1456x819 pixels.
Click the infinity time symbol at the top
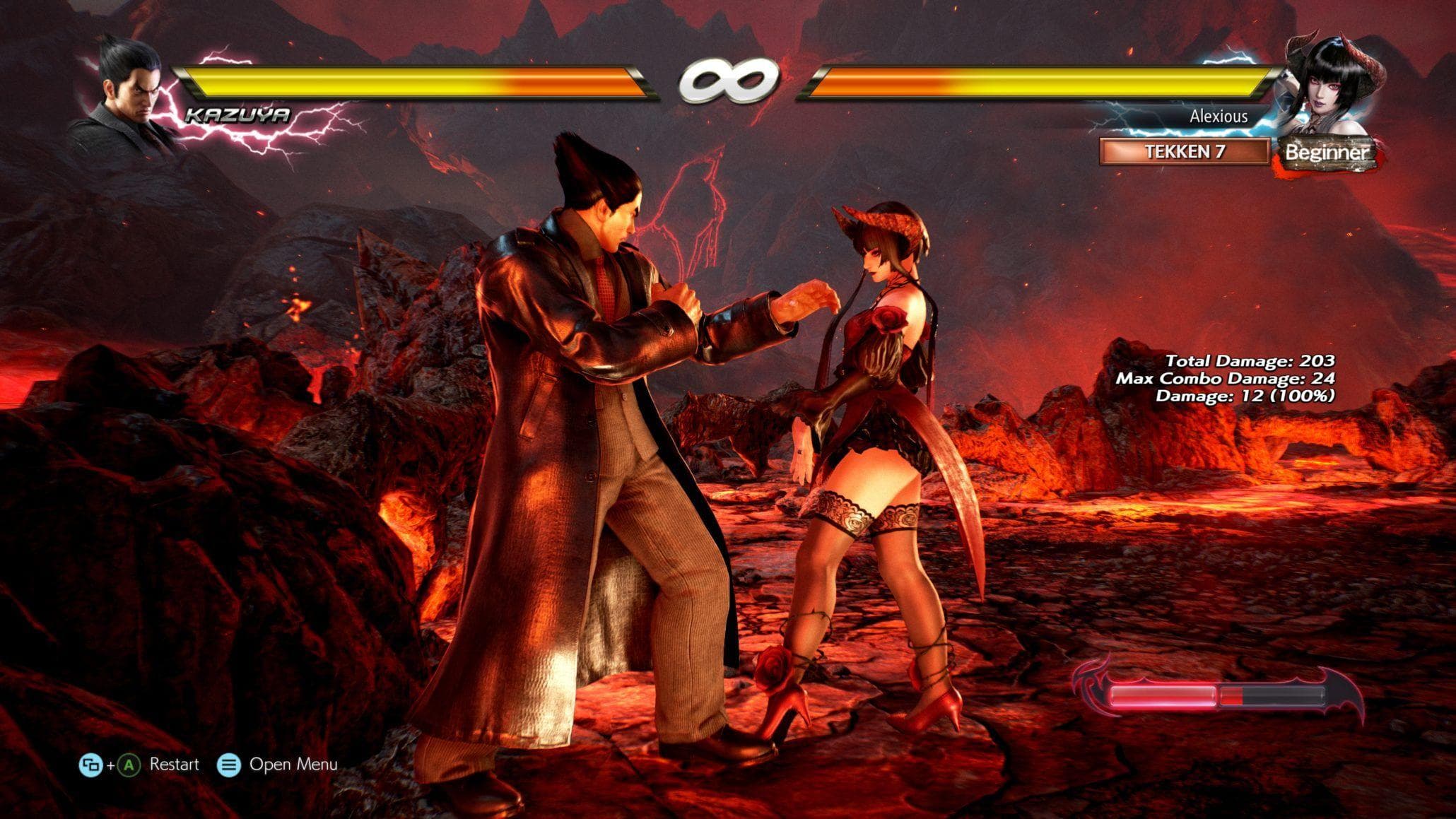point(728,81)
